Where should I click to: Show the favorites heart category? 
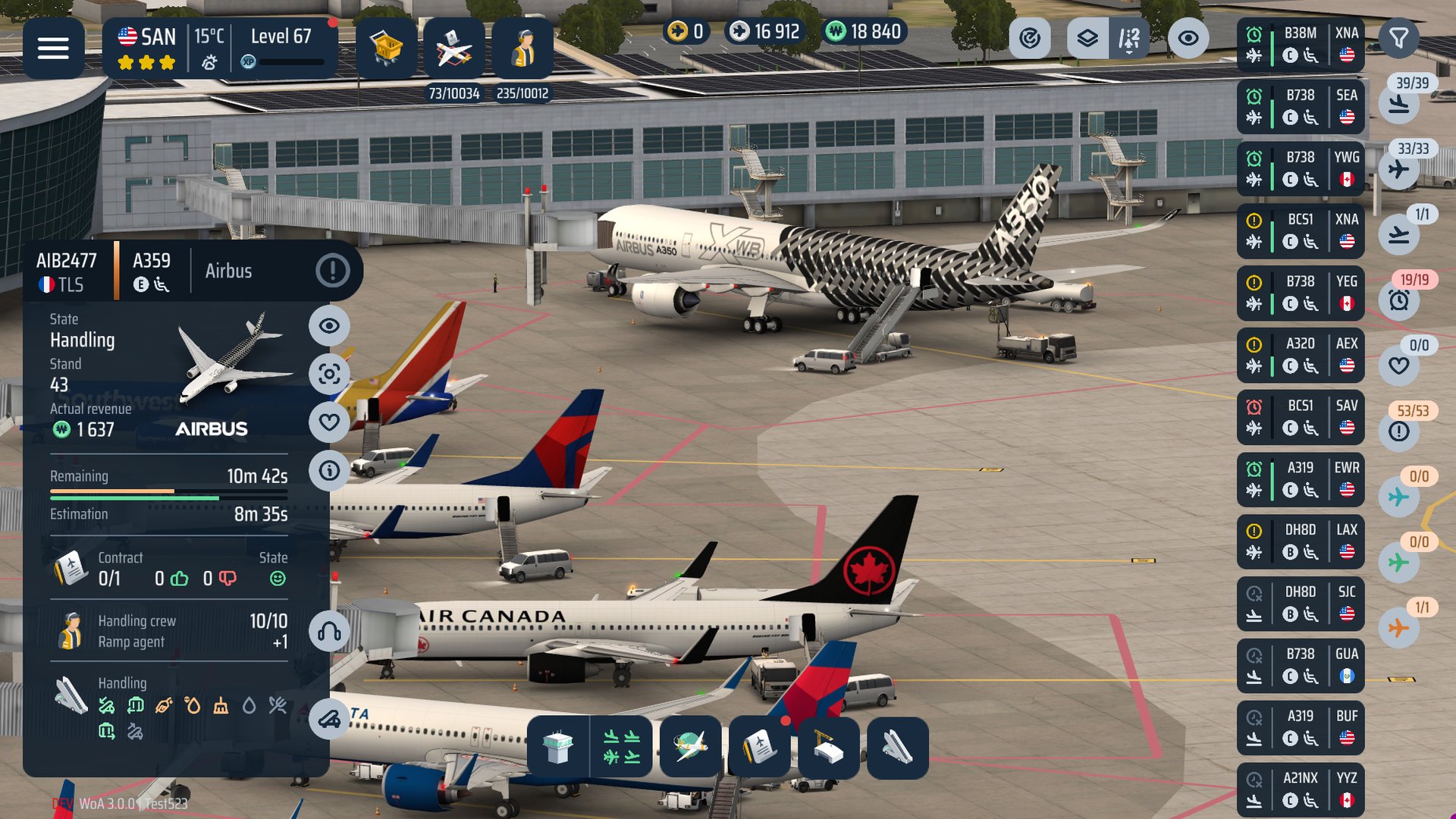[x=1399, y=366]
